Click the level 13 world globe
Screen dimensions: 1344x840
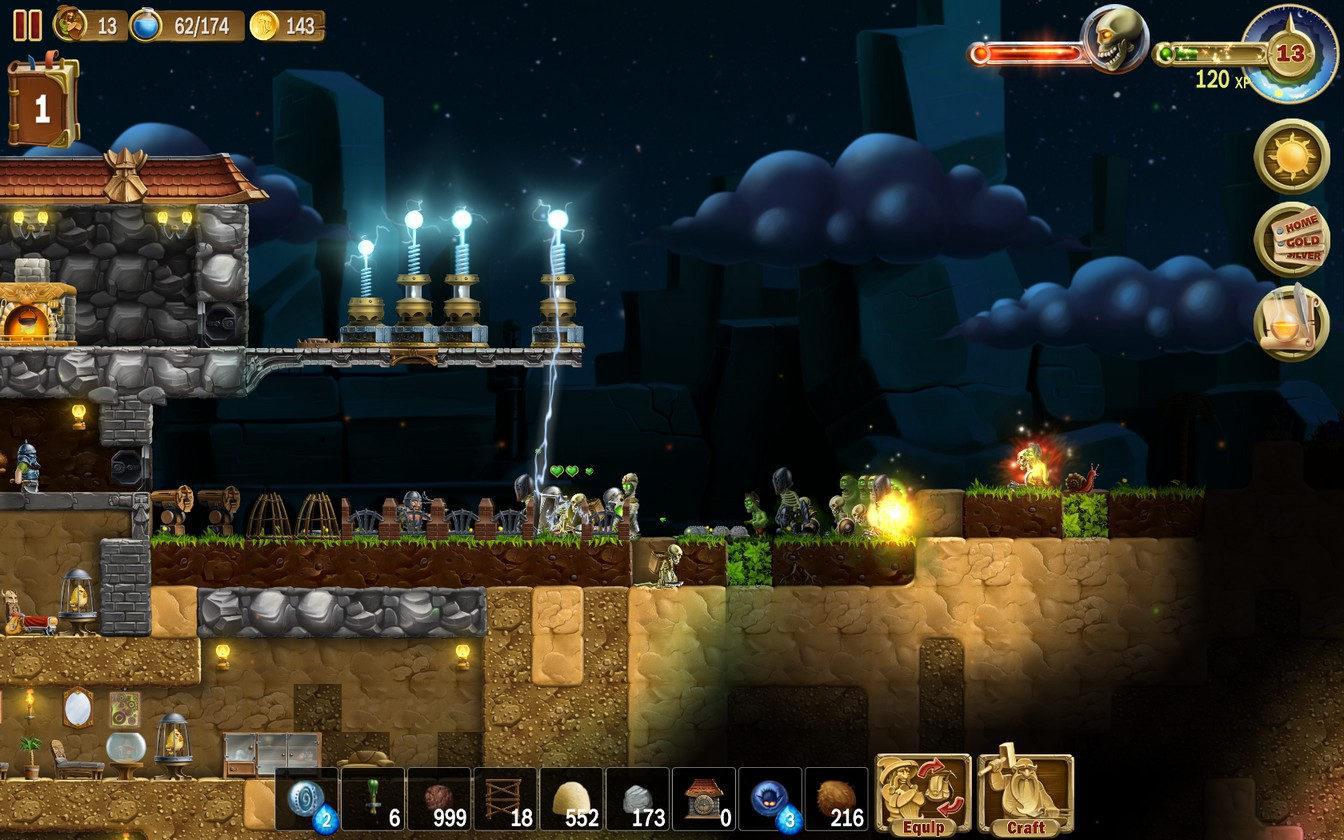pyautogui.click(x=1291, y=52)
